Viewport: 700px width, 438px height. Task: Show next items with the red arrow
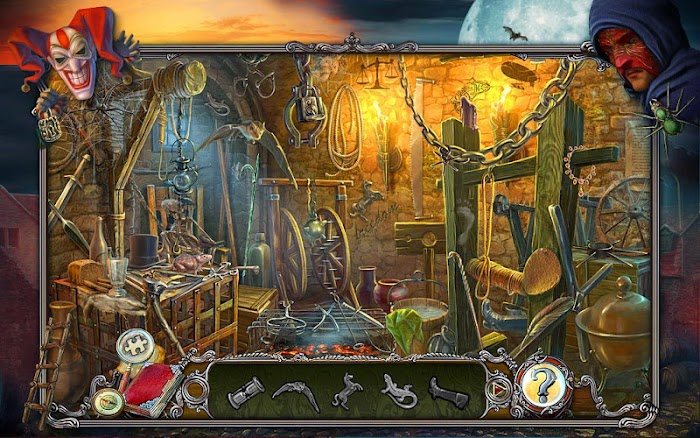pyautogui.click(x=493, y=388)
